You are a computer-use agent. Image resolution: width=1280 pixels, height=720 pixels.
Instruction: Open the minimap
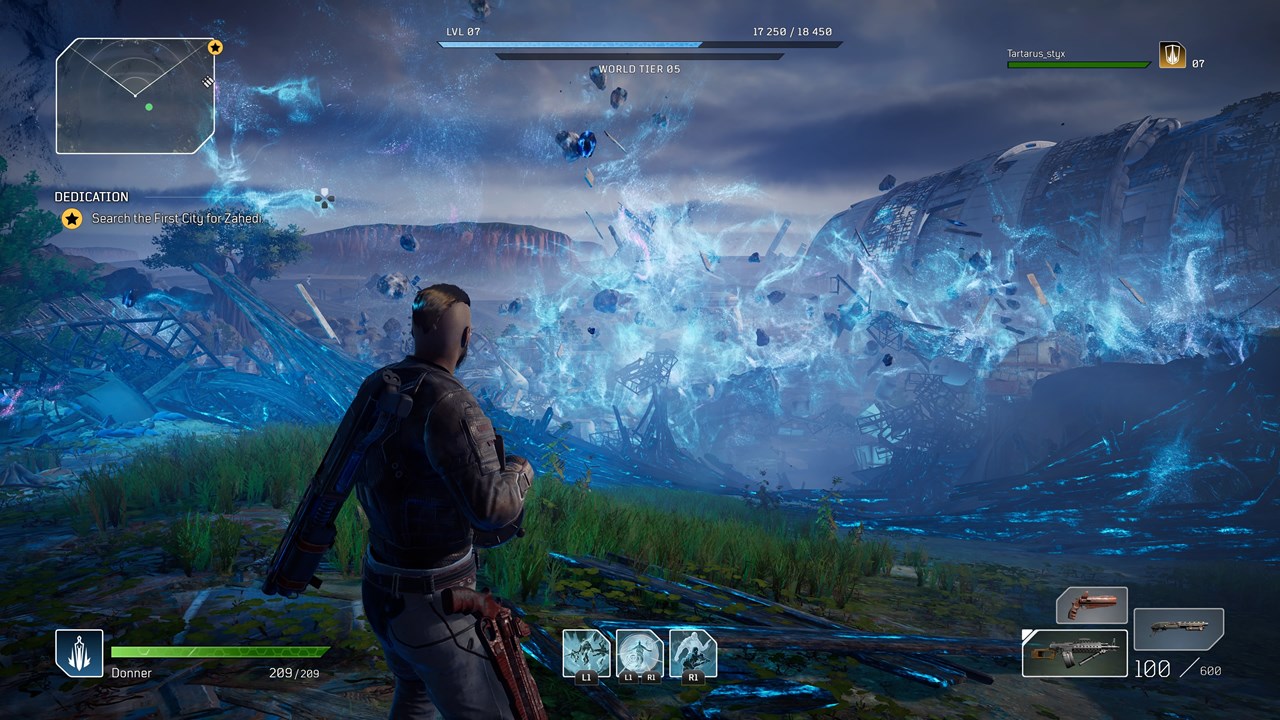(x=135, y=96)
